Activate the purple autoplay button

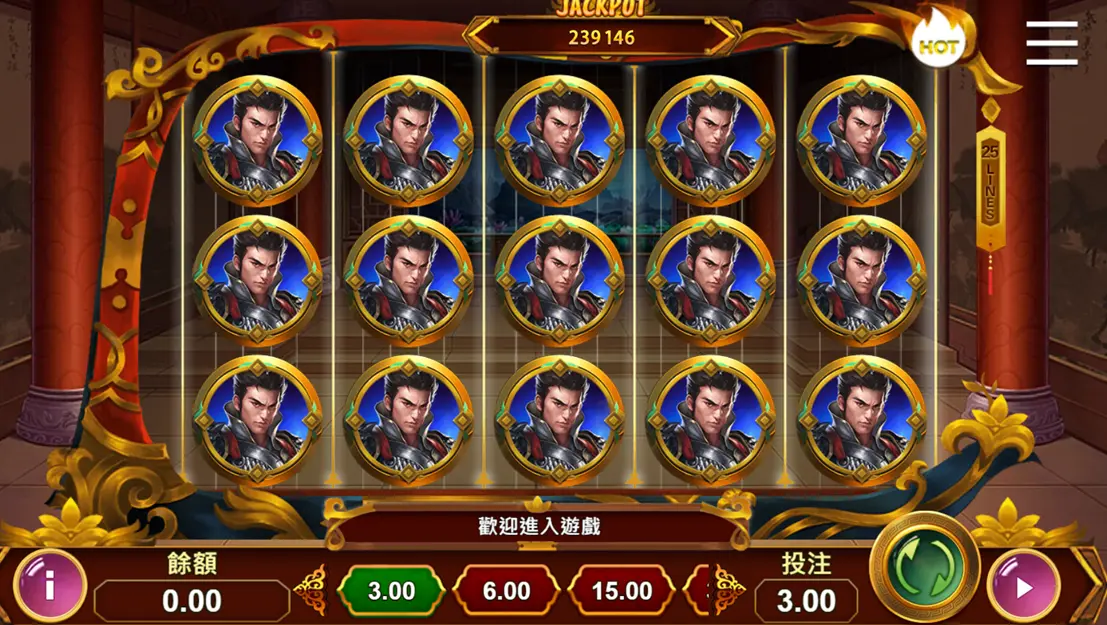[1023, 587]
